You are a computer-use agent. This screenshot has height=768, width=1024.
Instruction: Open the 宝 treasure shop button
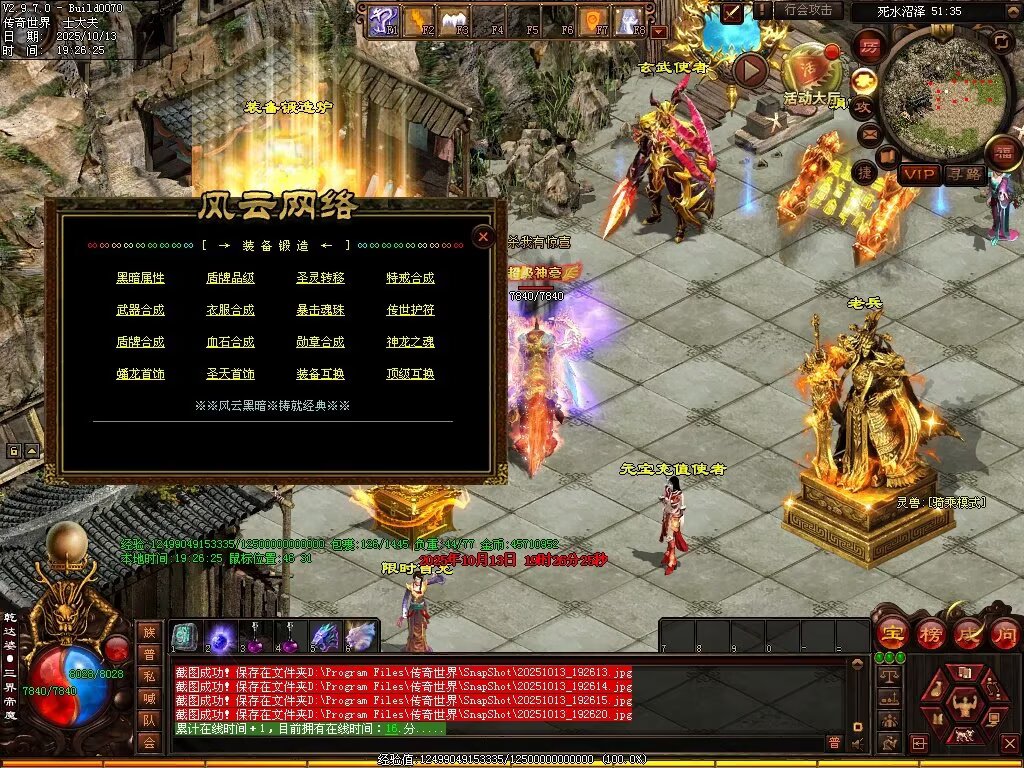click(x=891, y=632)
